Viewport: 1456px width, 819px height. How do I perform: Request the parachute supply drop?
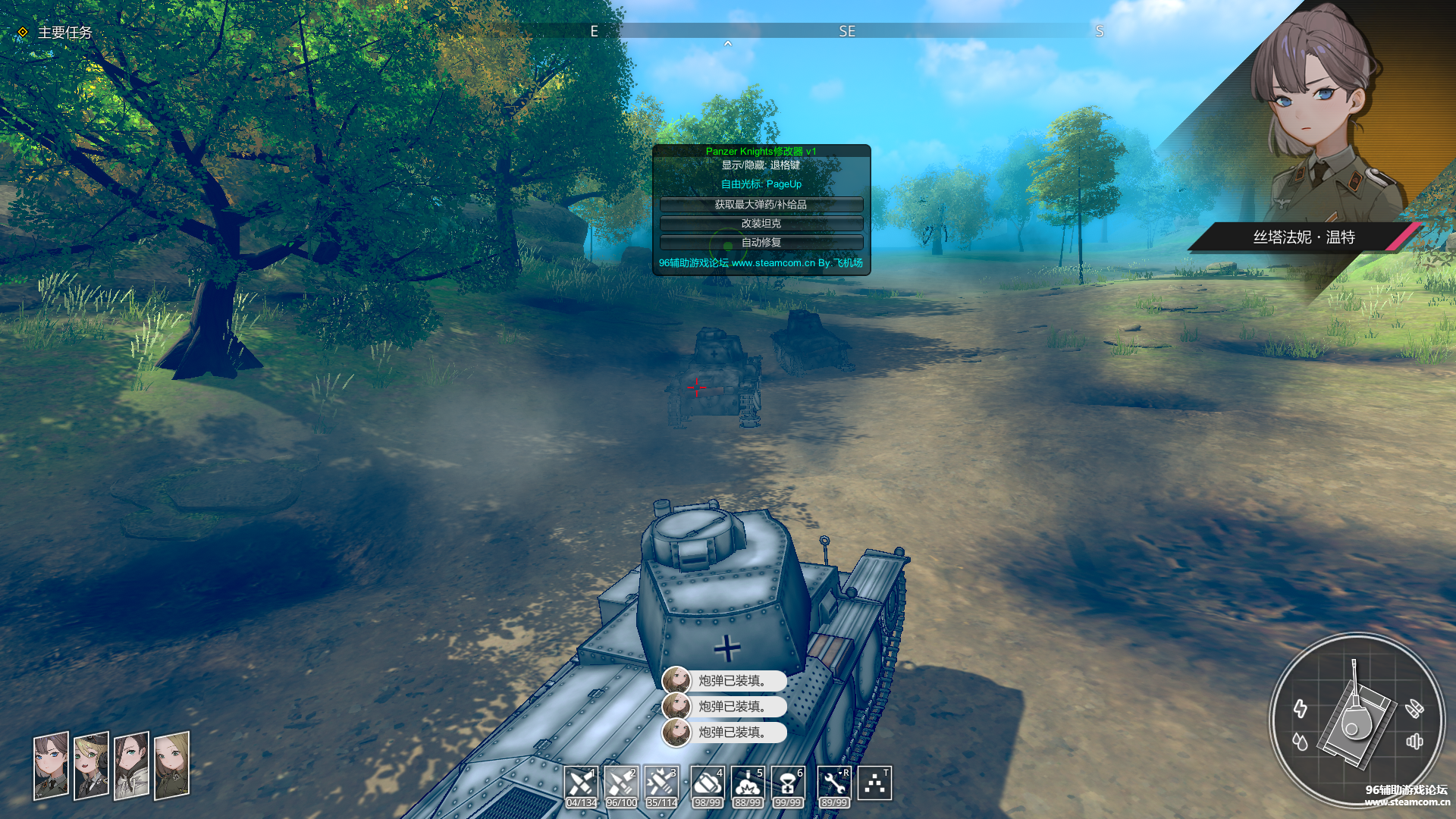pos(788,783)
